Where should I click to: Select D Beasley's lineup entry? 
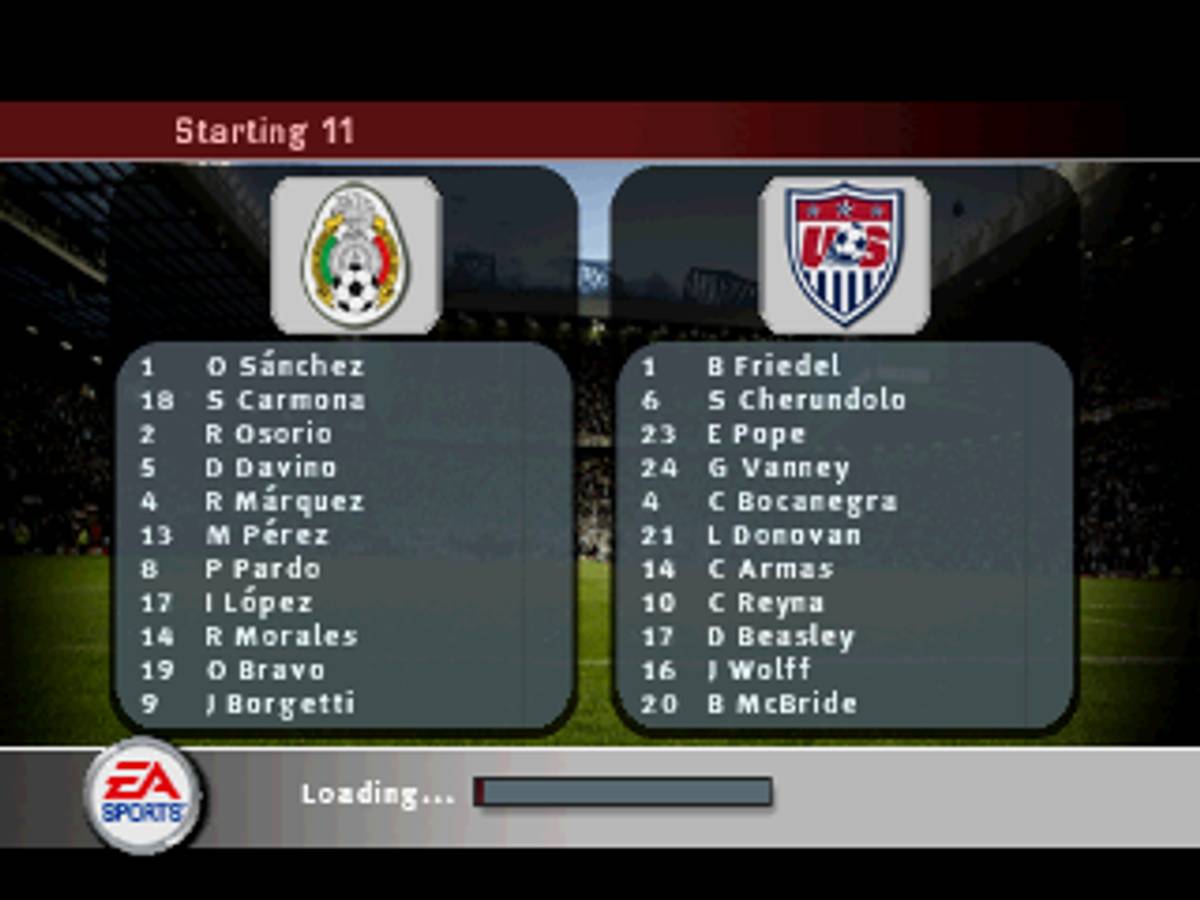781,637
